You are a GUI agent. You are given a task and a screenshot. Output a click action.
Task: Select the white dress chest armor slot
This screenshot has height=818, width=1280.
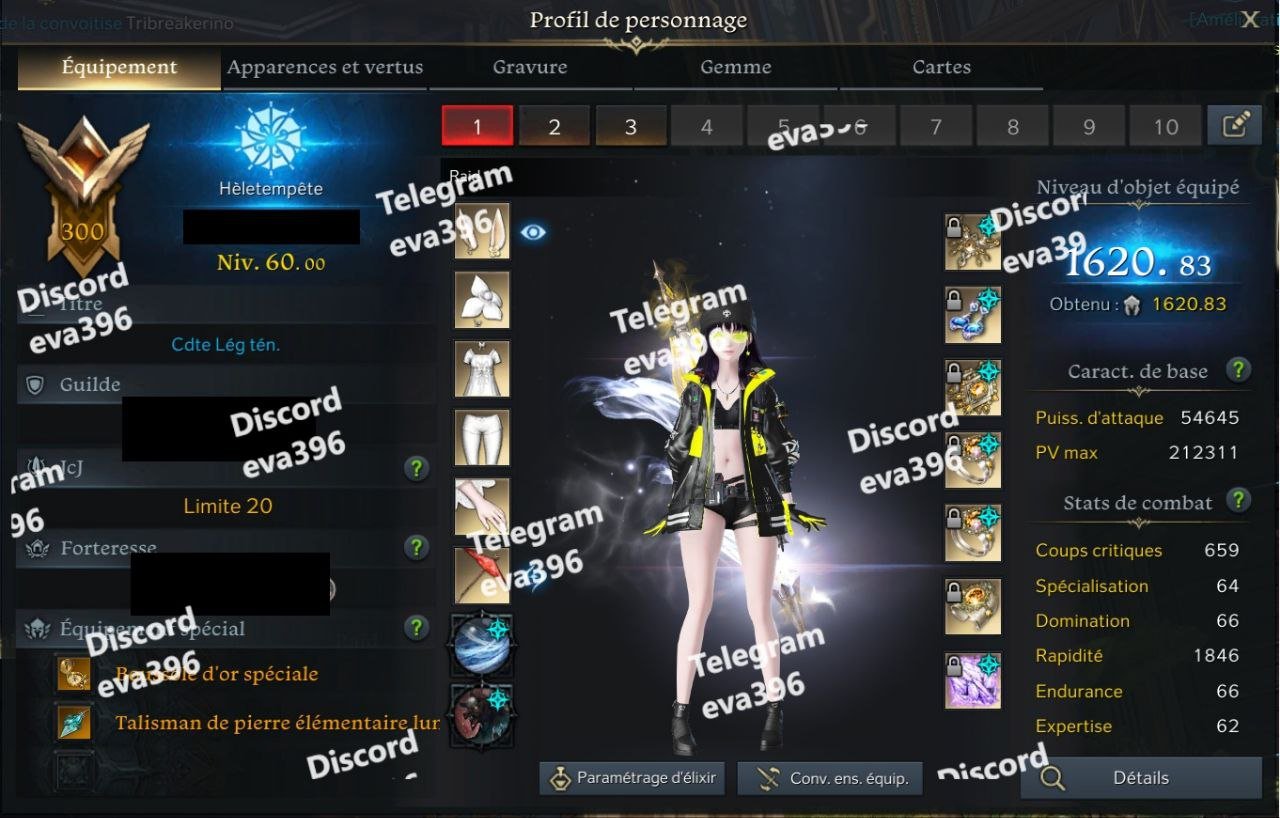tap(482, 369)
